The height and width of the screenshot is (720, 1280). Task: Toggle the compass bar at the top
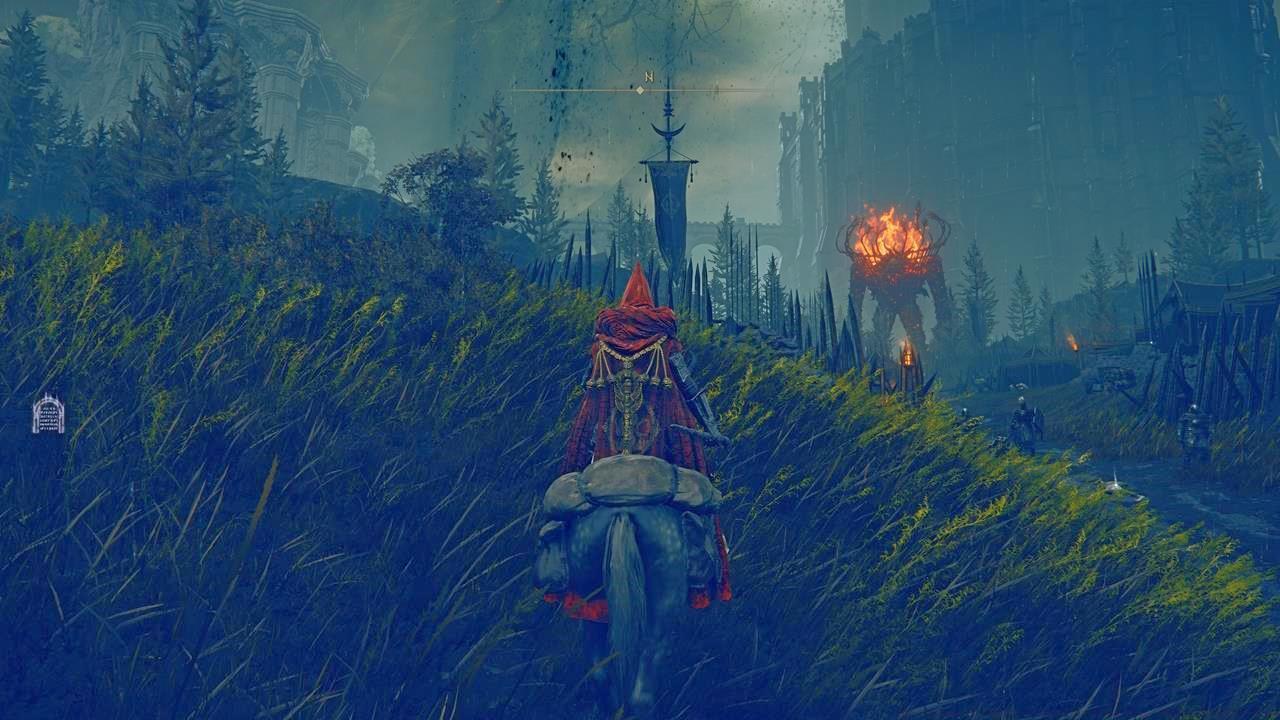(640, 88)
